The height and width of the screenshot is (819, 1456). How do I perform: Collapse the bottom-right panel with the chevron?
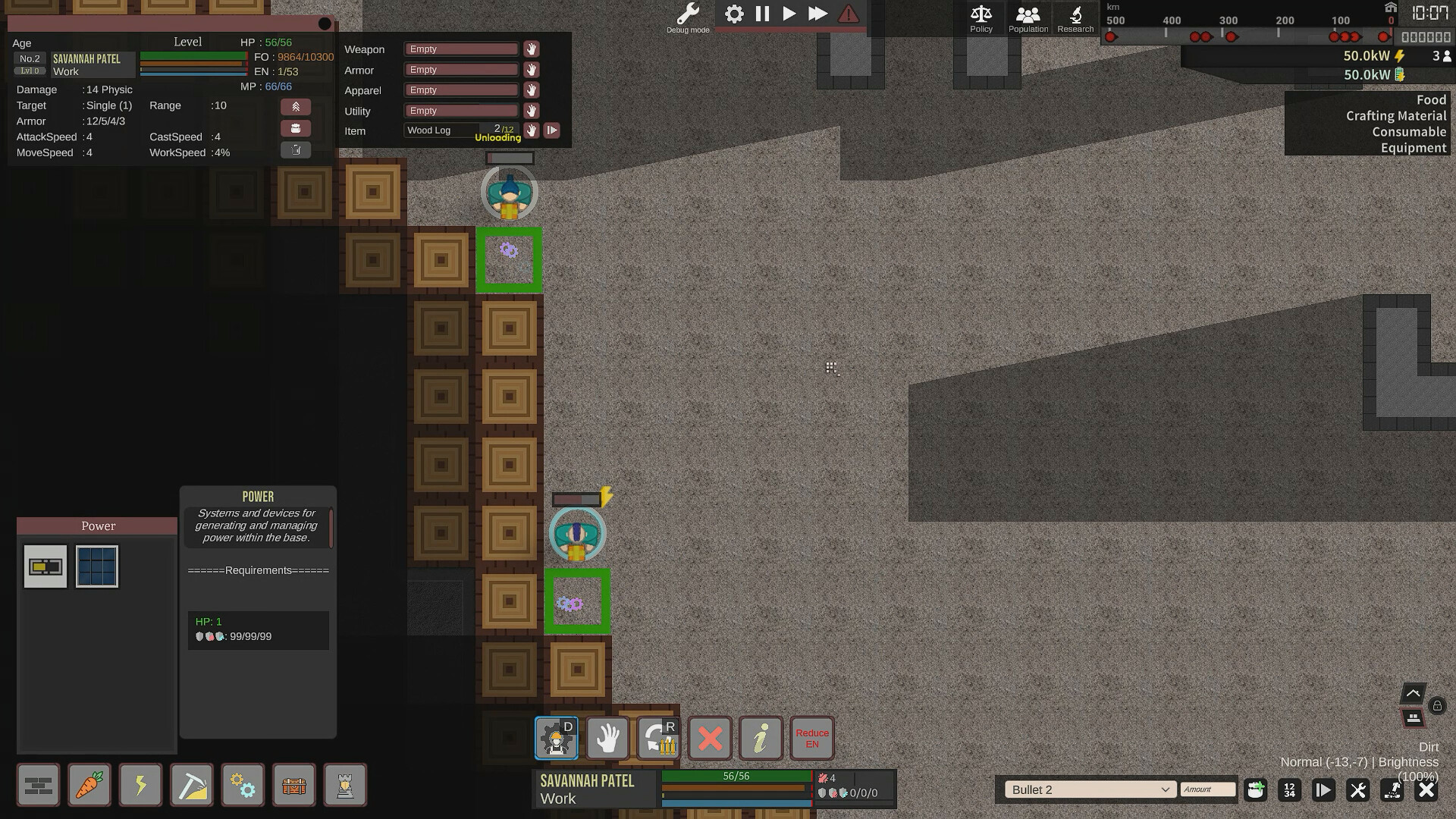pos(1414,692)
